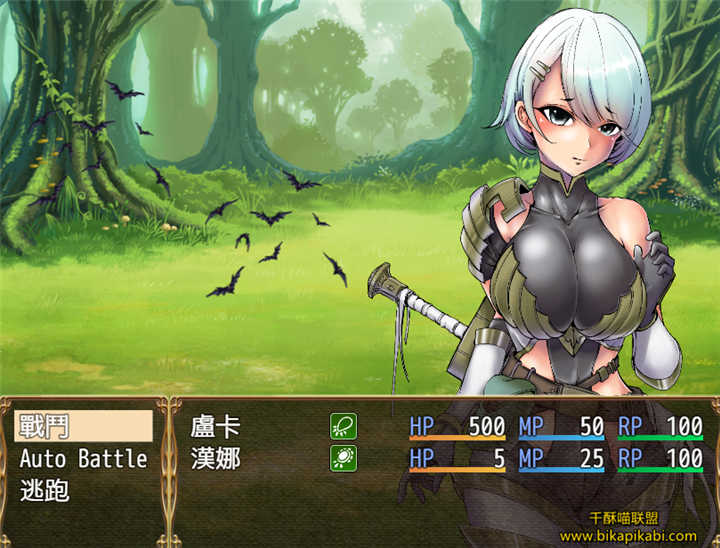Choose Auto Battle from the command list
720x548 pixels.
coord(83,459)
